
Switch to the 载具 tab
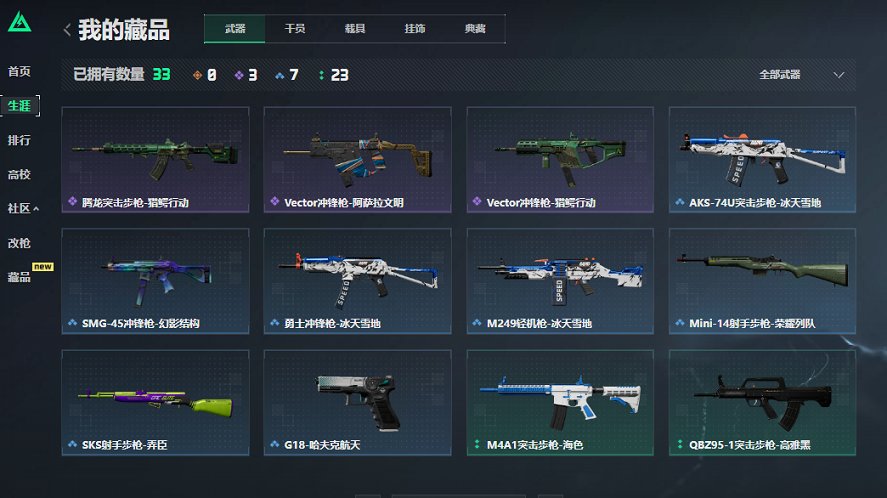[355, 30]
